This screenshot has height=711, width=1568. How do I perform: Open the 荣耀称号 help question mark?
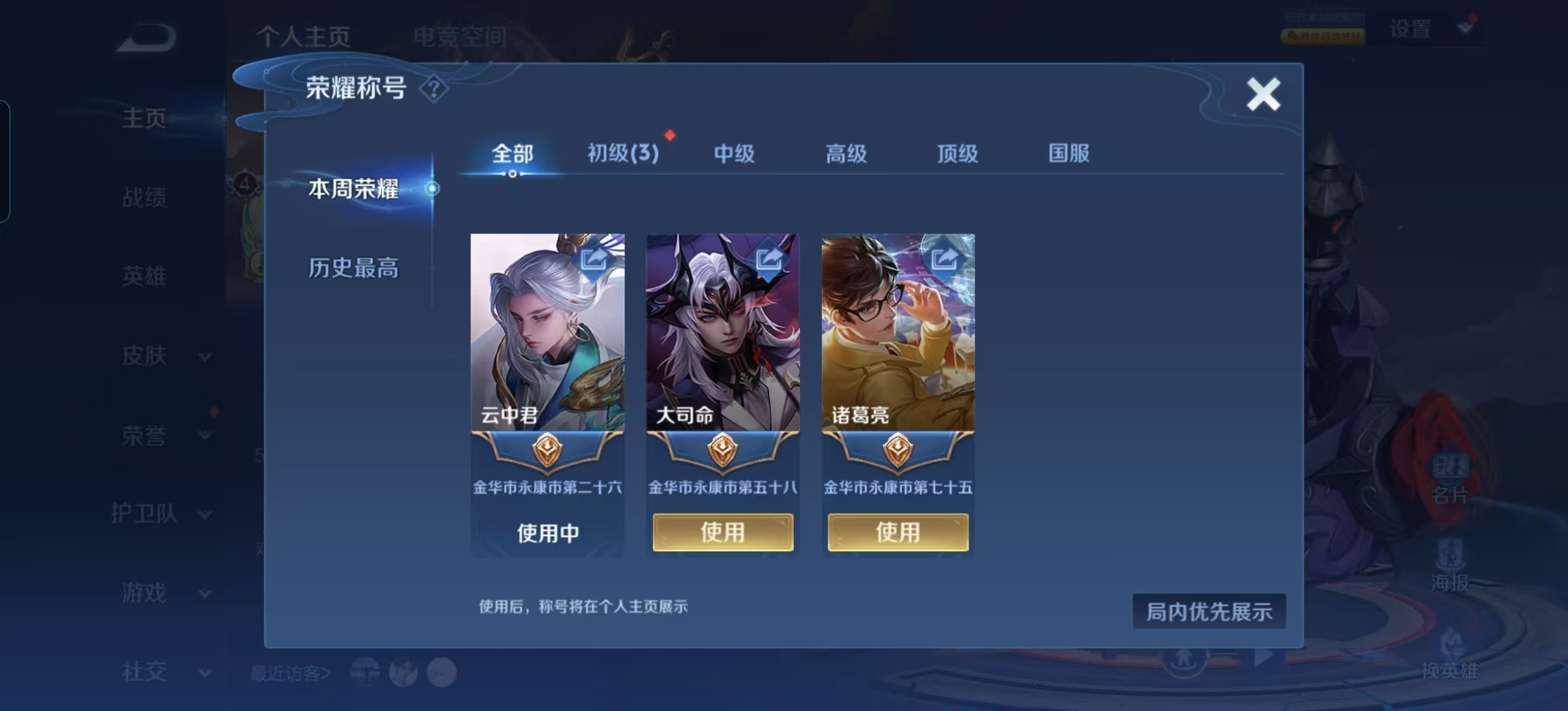[x=434, y=89]
